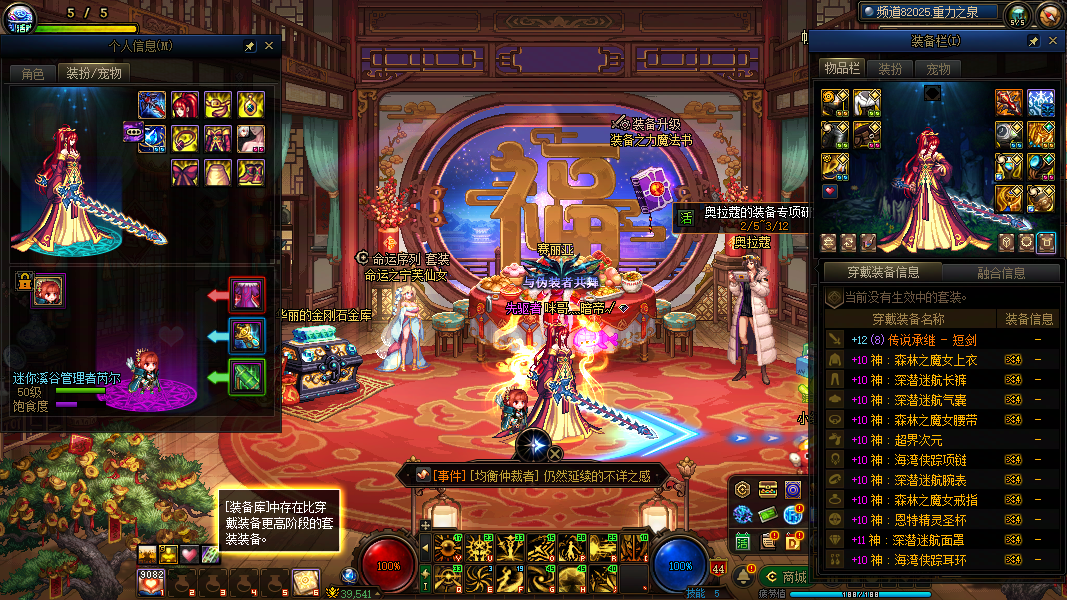
Task: Click the small pink heart slot in equipment
Action: point(829,192)
